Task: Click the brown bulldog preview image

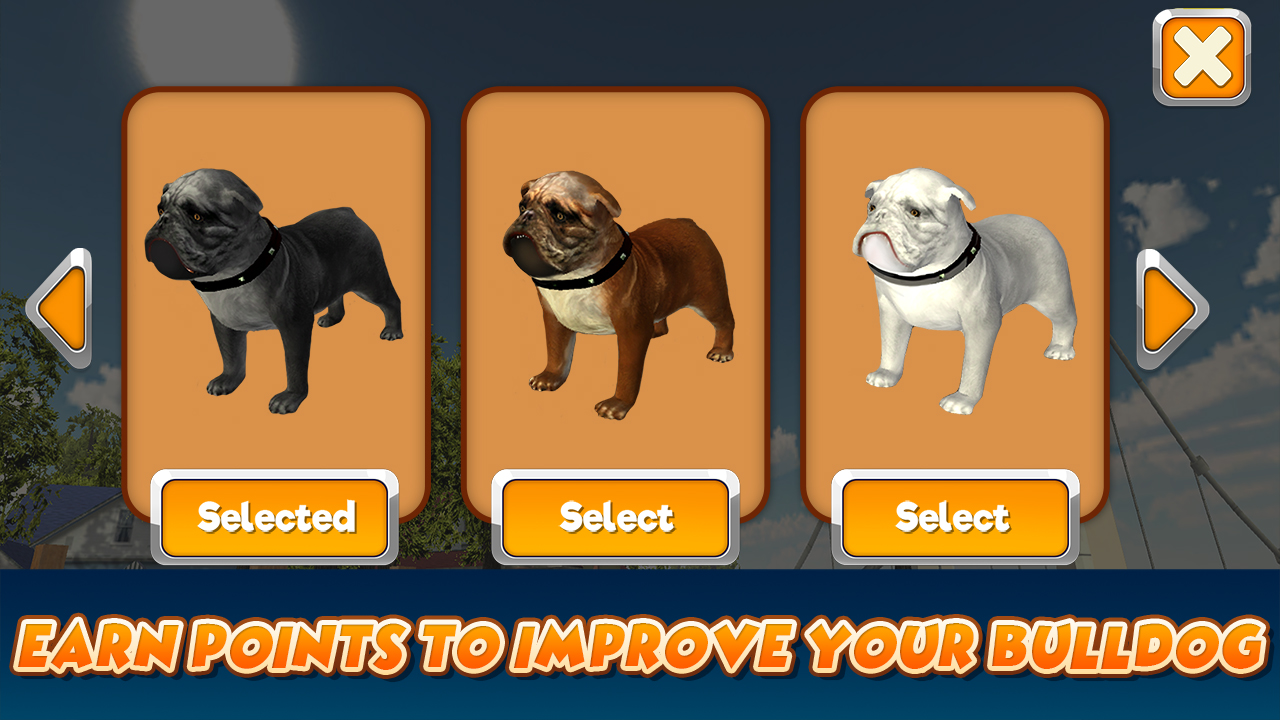Action: coord(614,290)
